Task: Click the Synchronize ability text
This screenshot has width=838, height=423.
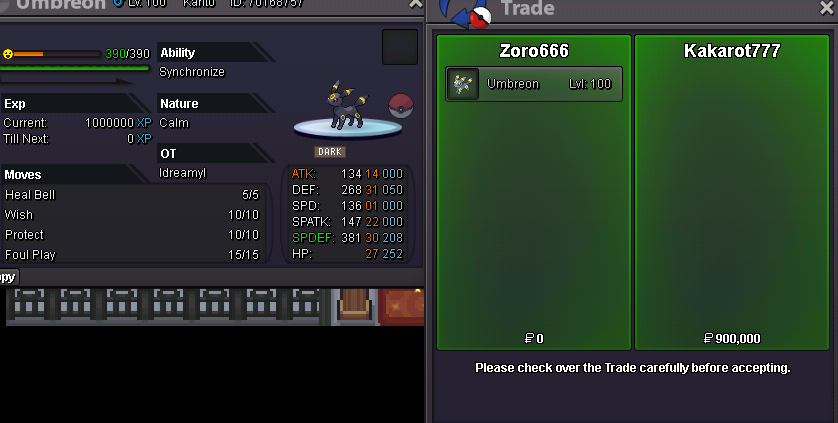Action: click(192, 72)
